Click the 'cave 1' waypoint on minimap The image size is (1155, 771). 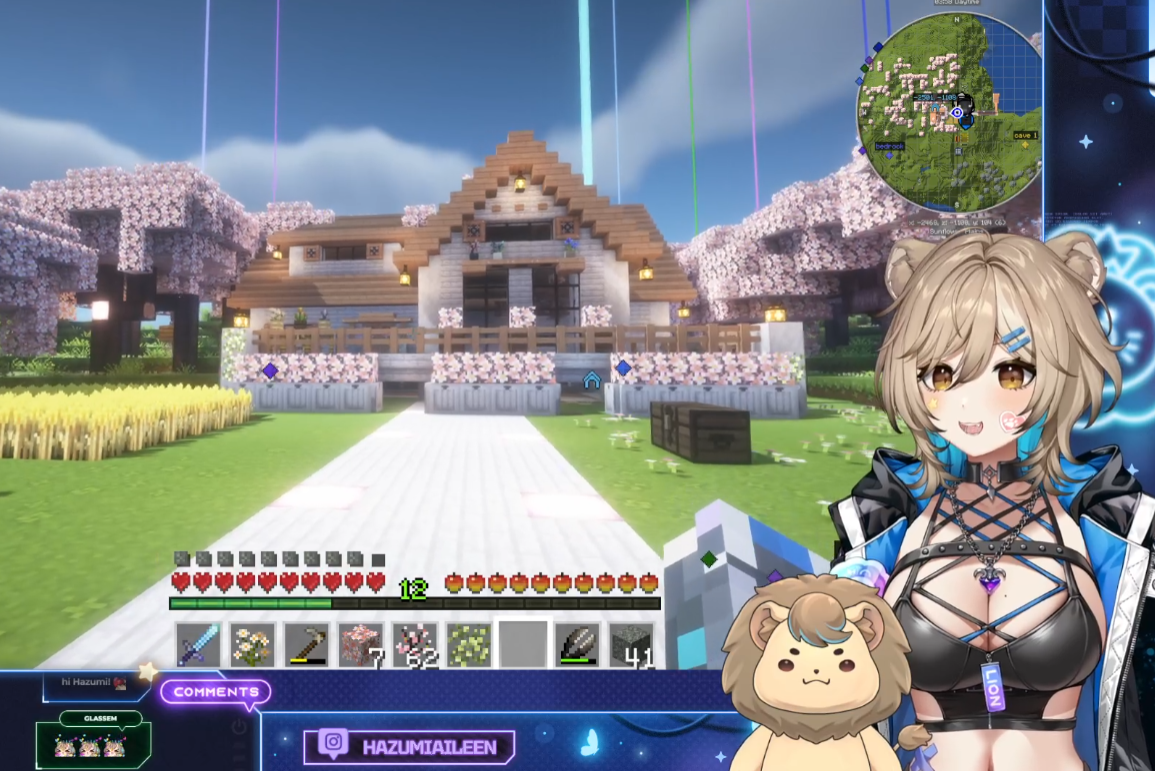click(1025, 135)
